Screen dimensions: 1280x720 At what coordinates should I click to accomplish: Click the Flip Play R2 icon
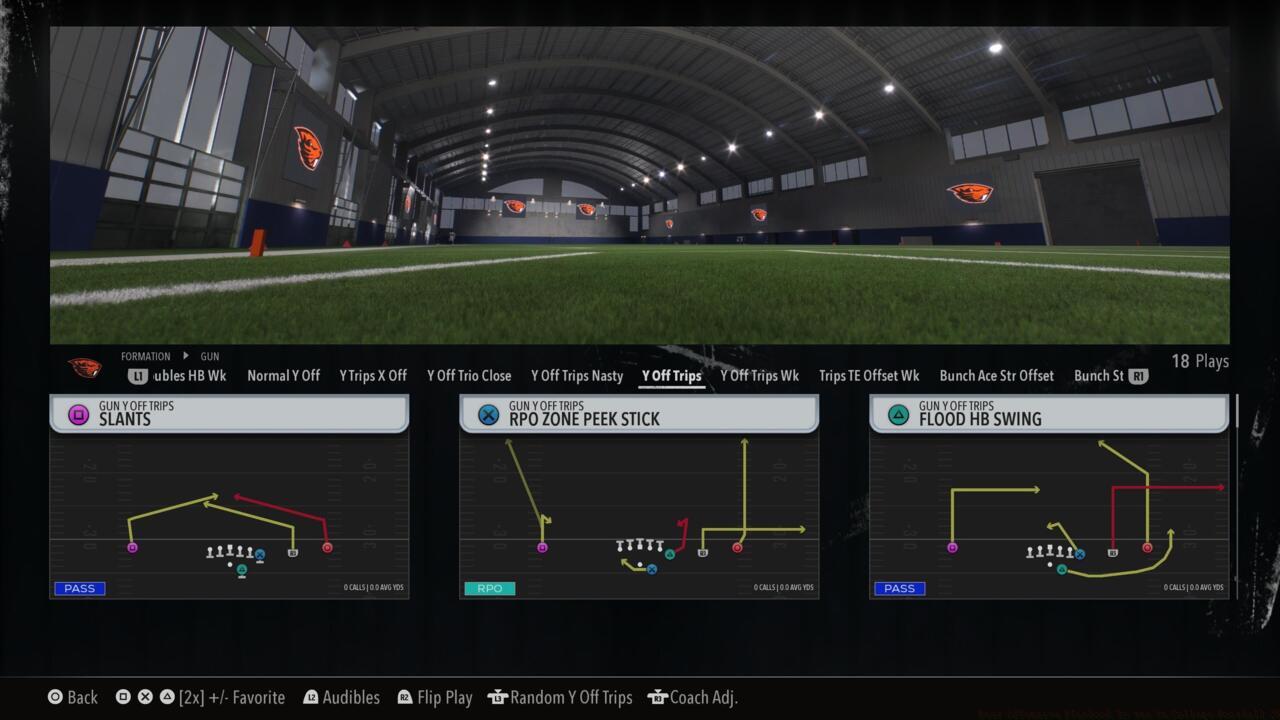(404, 697)
